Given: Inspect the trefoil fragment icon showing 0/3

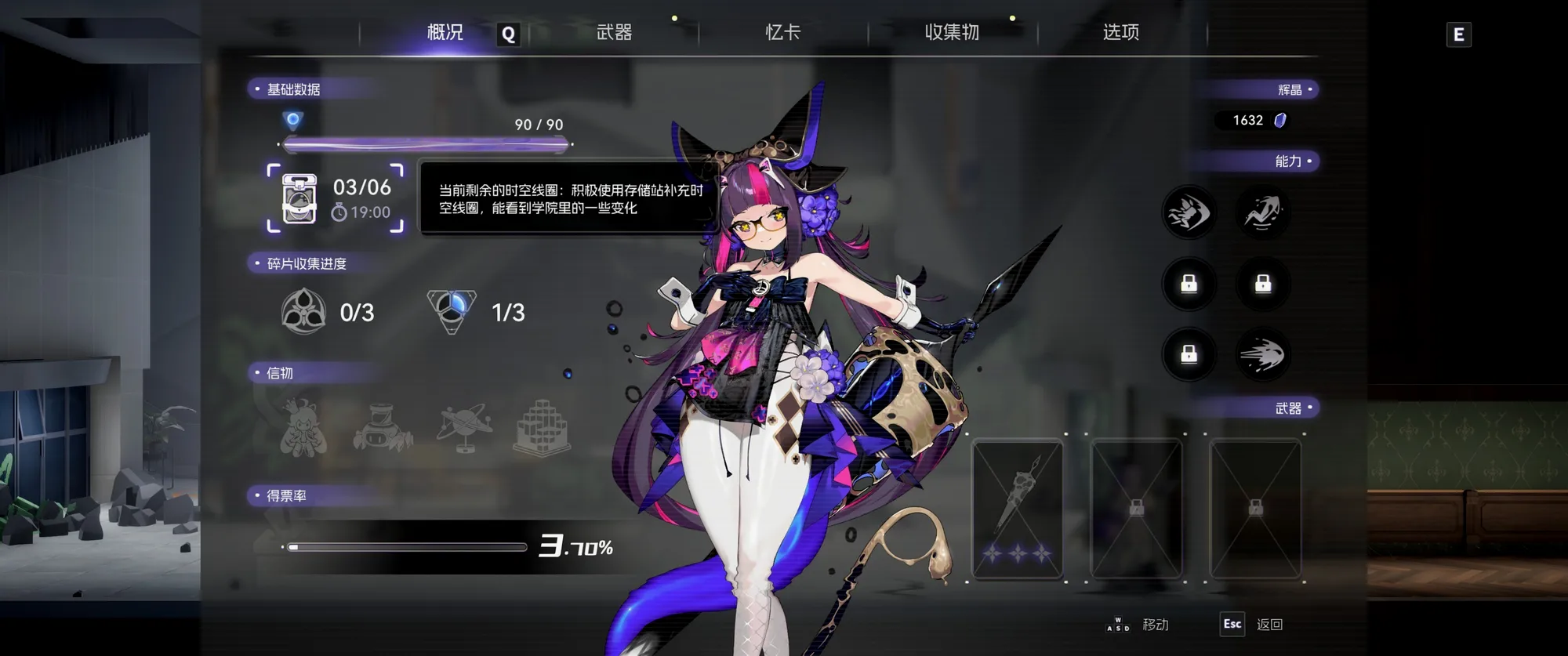Looking at the screenshot, I should pos(303,312).
